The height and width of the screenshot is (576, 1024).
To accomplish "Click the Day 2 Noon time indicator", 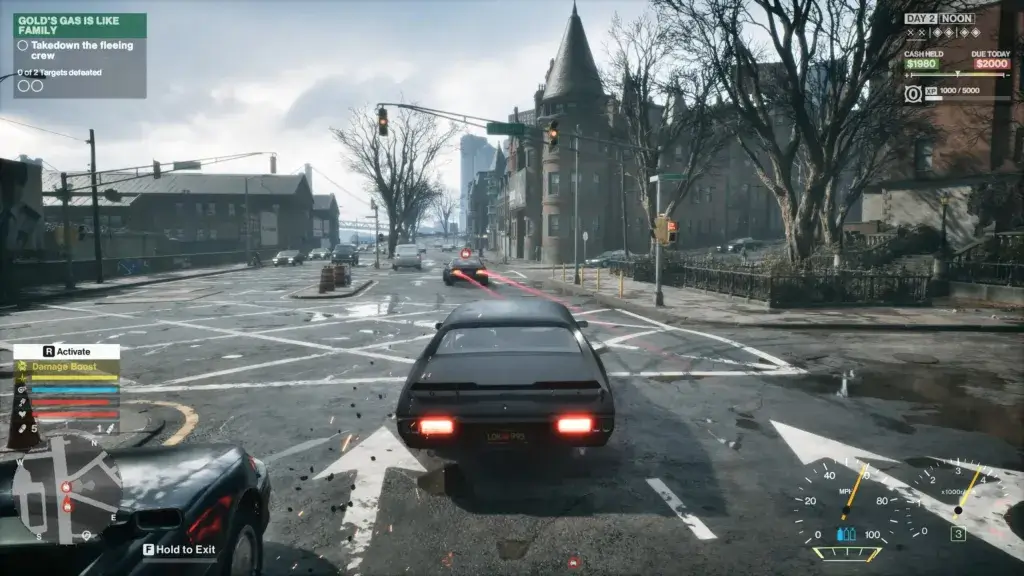I will (939, 18).
